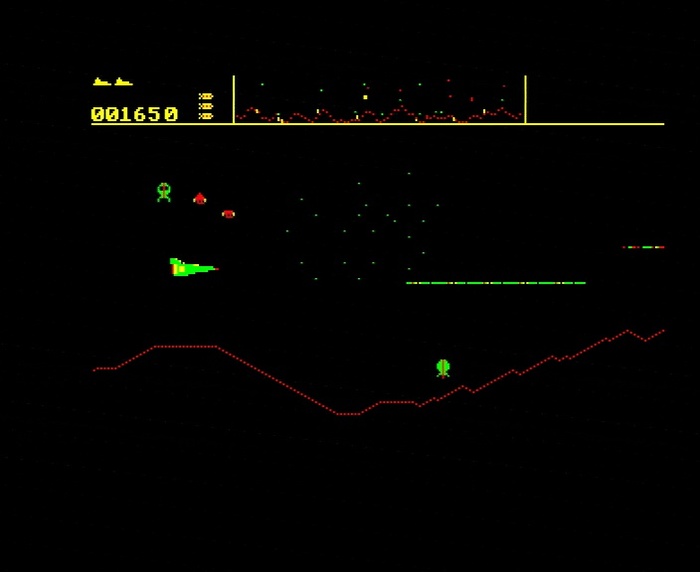
Task: Click the remaining ships lives icon
Action: [112, 82]
